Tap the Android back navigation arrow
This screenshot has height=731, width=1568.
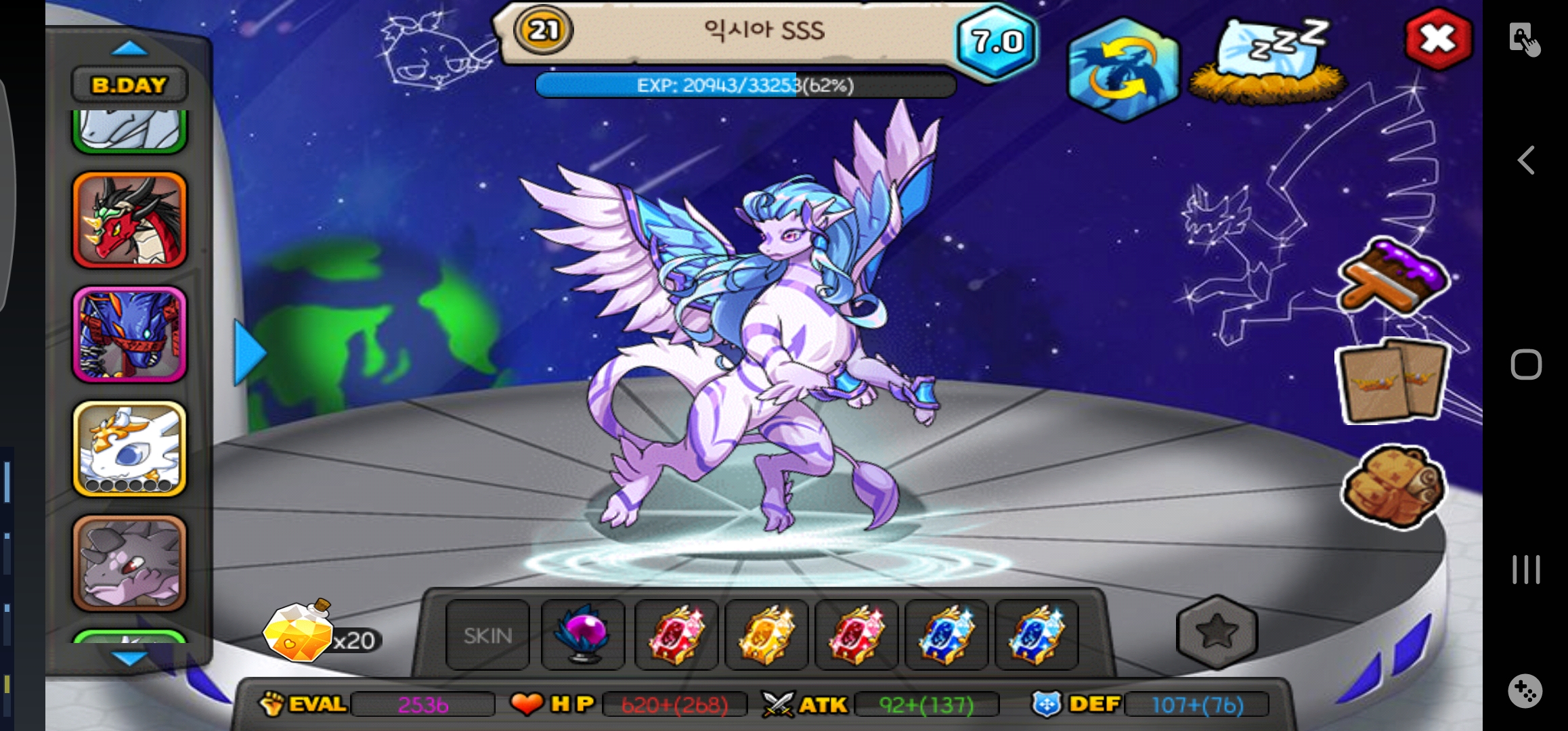[1526, 160]
